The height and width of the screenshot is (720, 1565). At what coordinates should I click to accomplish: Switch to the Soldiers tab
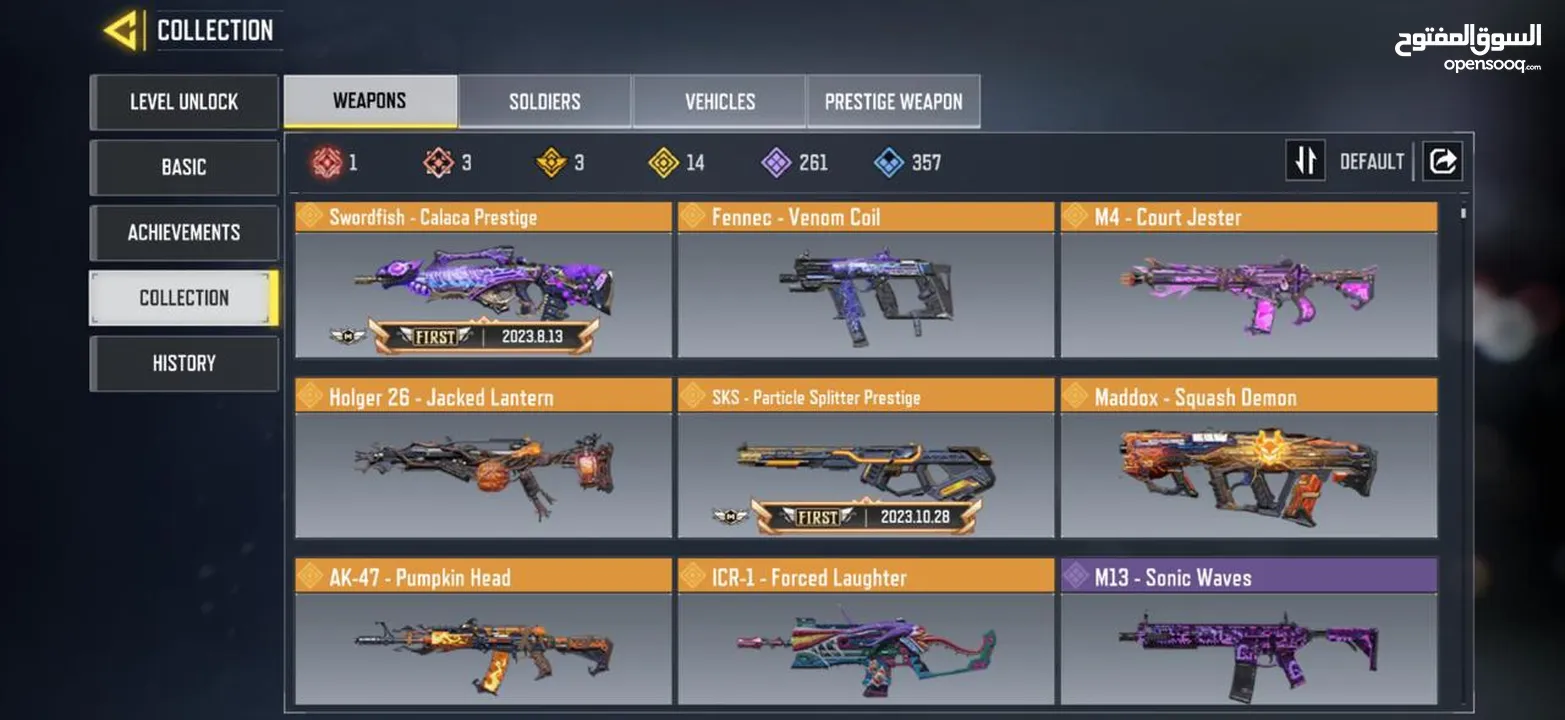[x=543, y=100]
